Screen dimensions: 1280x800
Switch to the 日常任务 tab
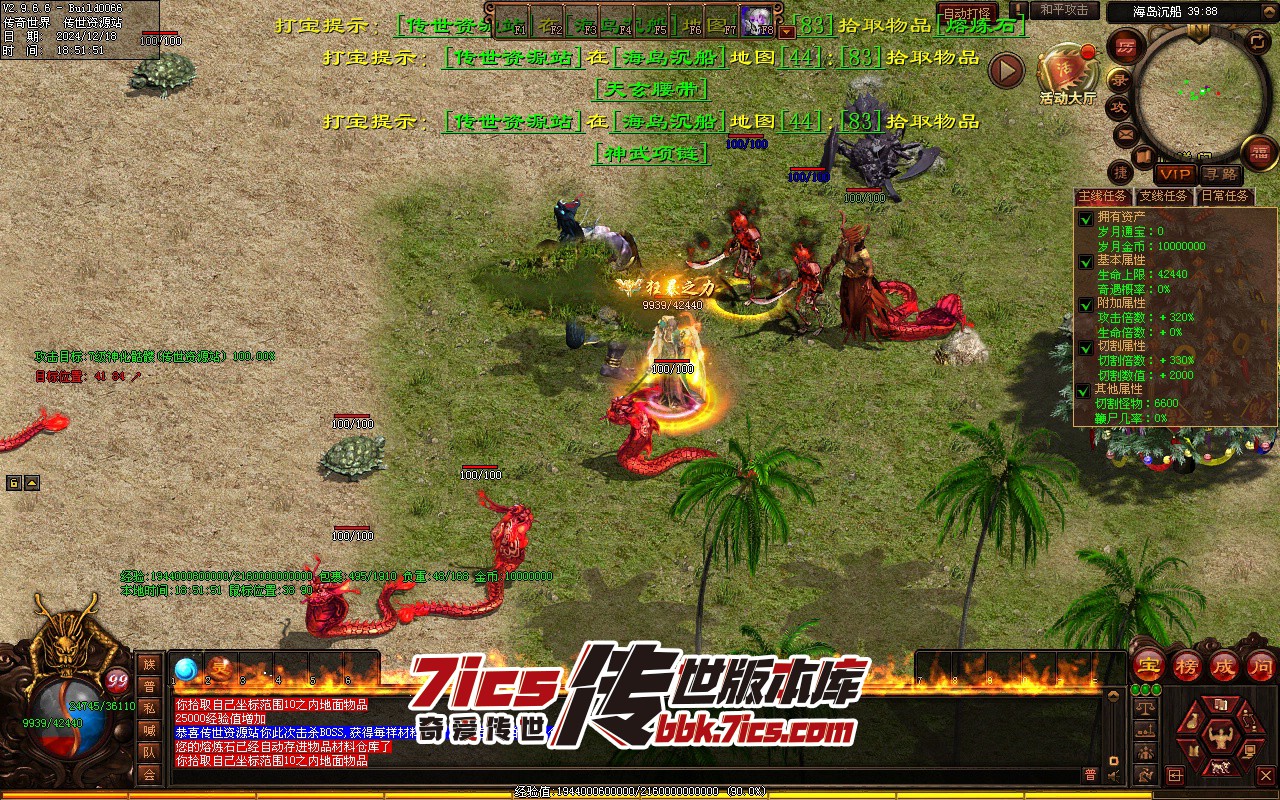(1225, 196)
